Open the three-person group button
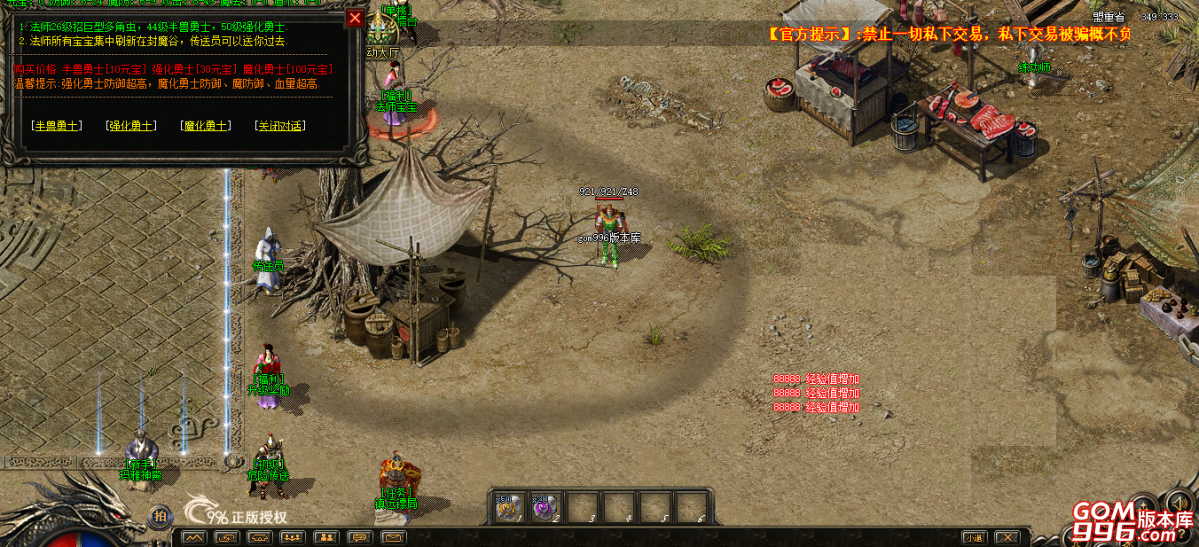 294,538
